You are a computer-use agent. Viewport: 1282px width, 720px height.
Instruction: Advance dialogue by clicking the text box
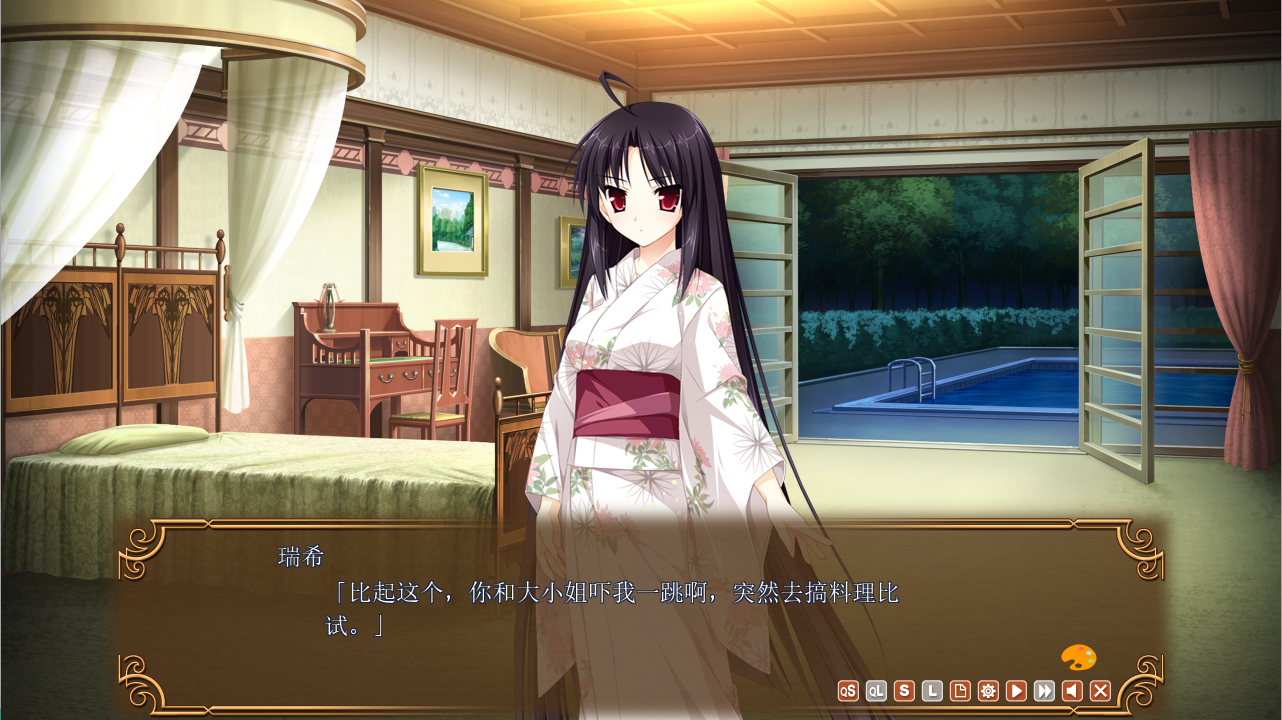click(x=600, y=600)
